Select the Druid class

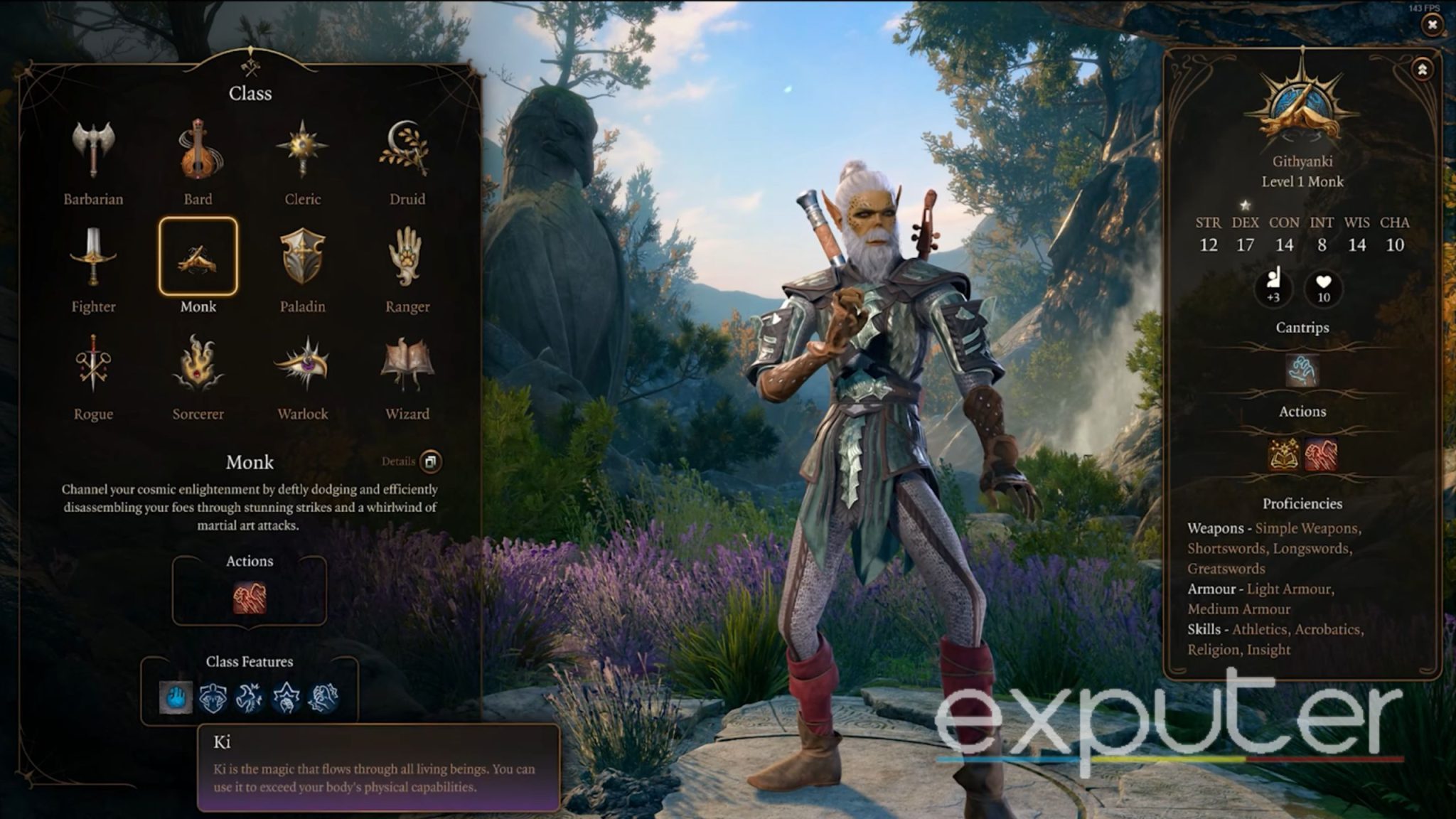pos(407,151)
